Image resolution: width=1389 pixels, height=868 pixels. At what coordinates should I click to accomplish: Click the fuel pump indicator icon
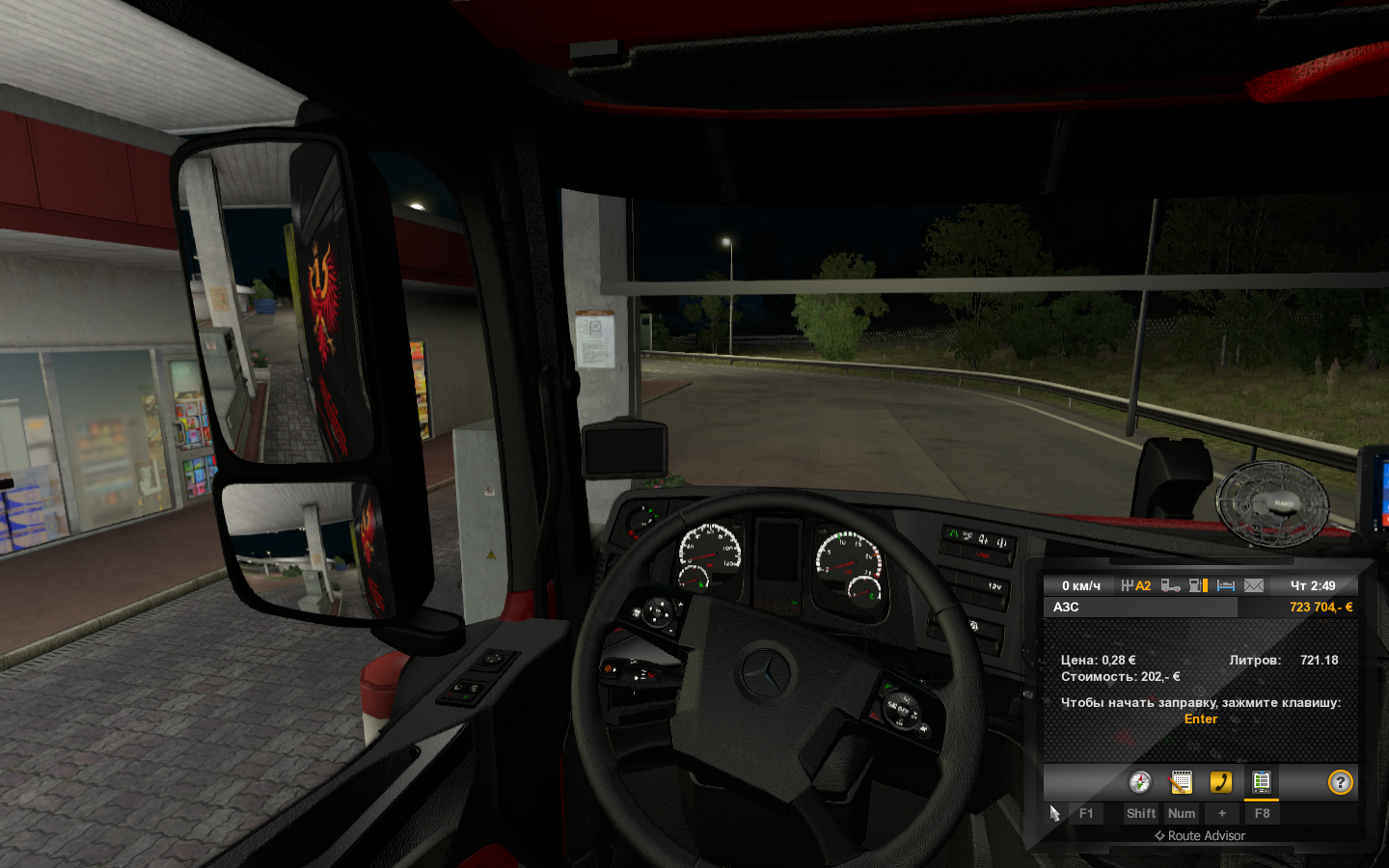coord(1198,585)
